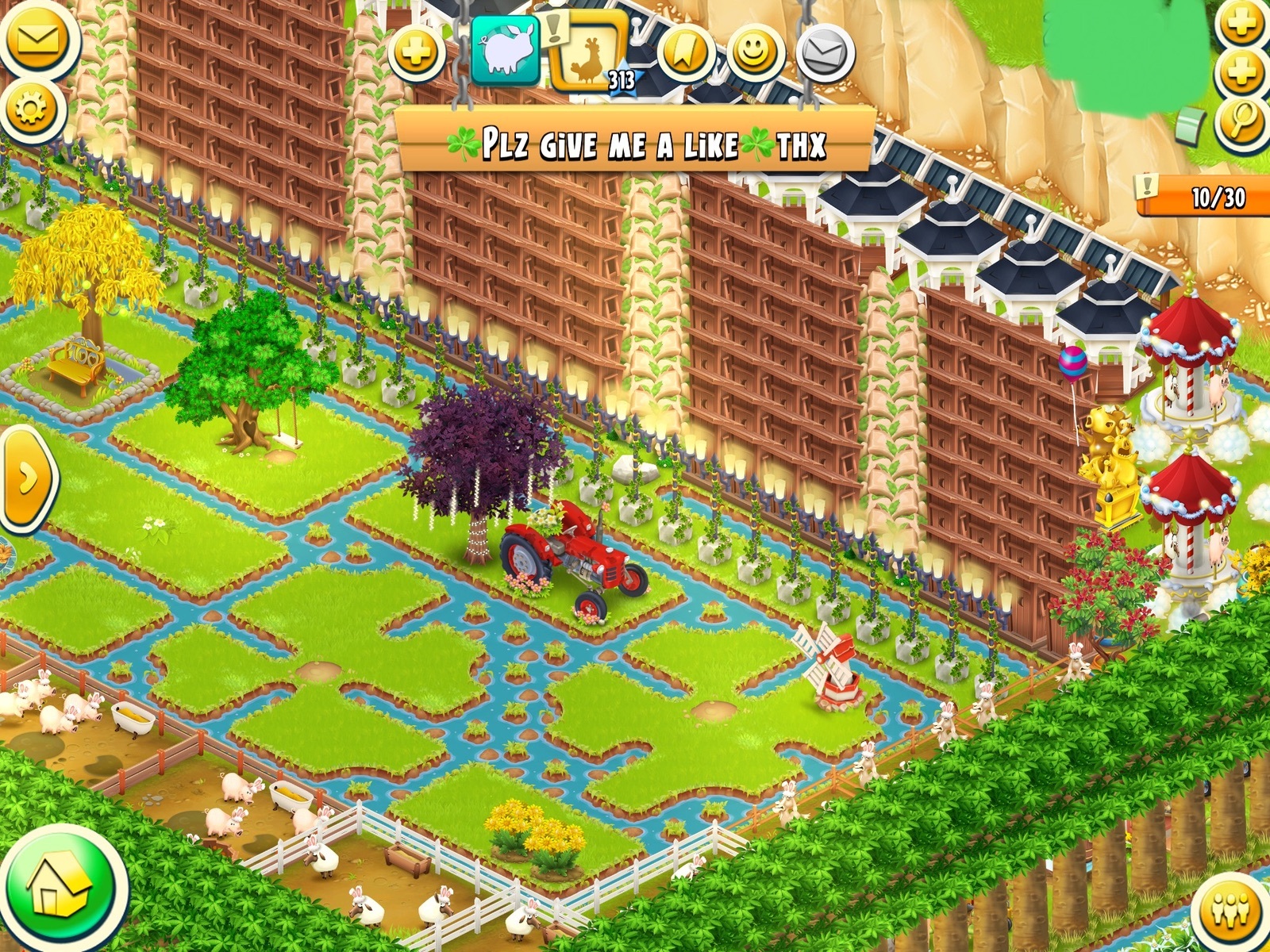Open the settings gear menu
The width and height of the screenshot is (1270, 952).
click(30, 109)
